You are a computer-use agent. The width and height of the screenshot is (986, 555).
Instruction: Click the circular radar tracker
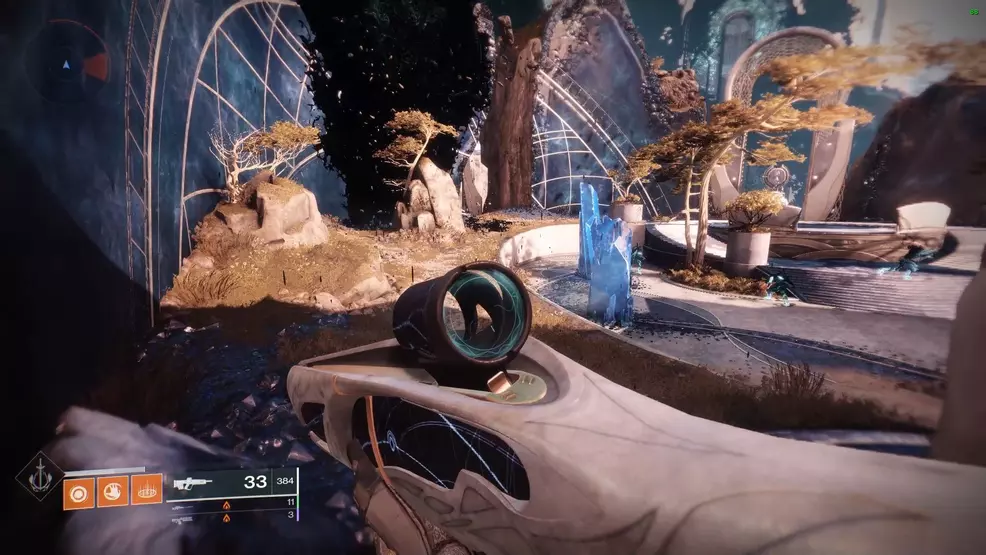pos(67,64)
